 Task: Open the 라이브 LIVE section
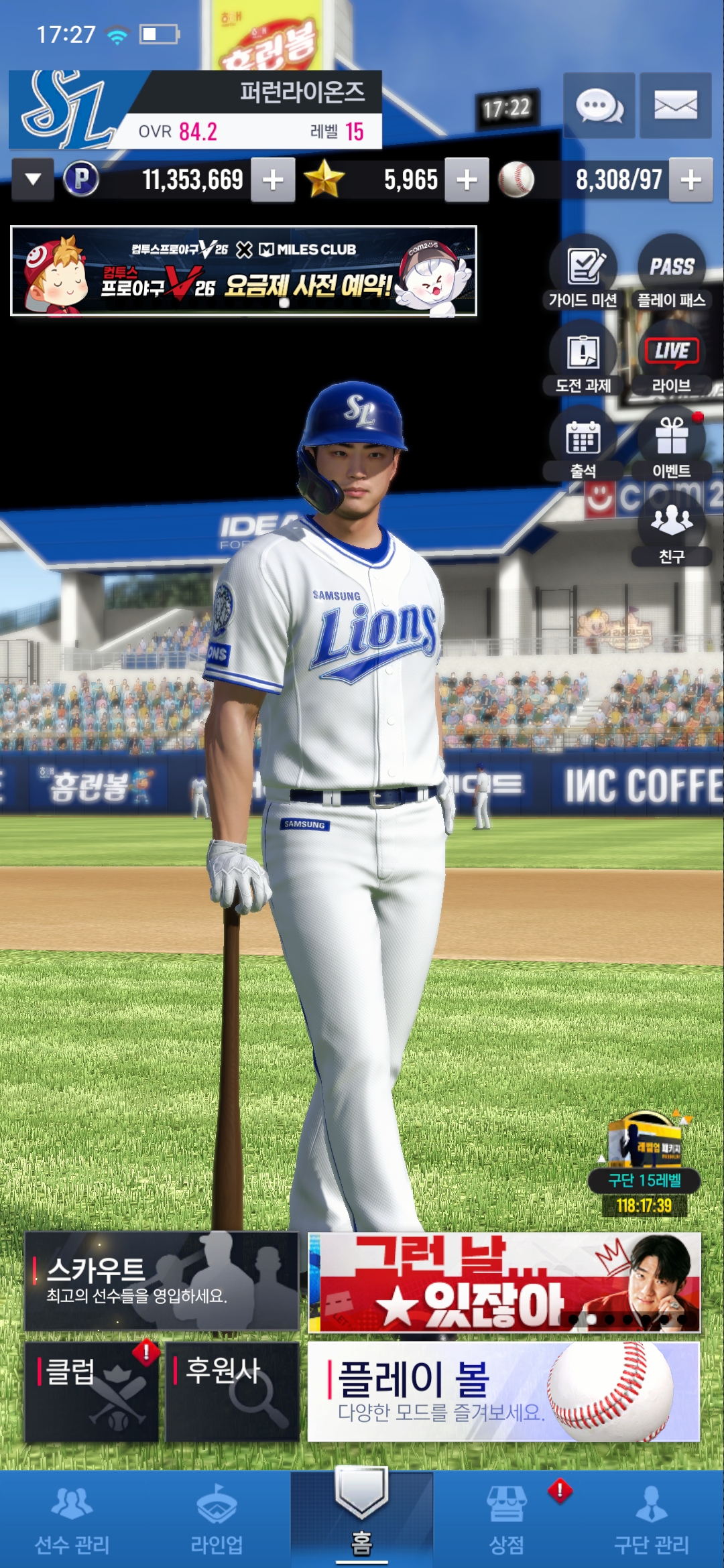pyautogui.click(x=671, y=359)
